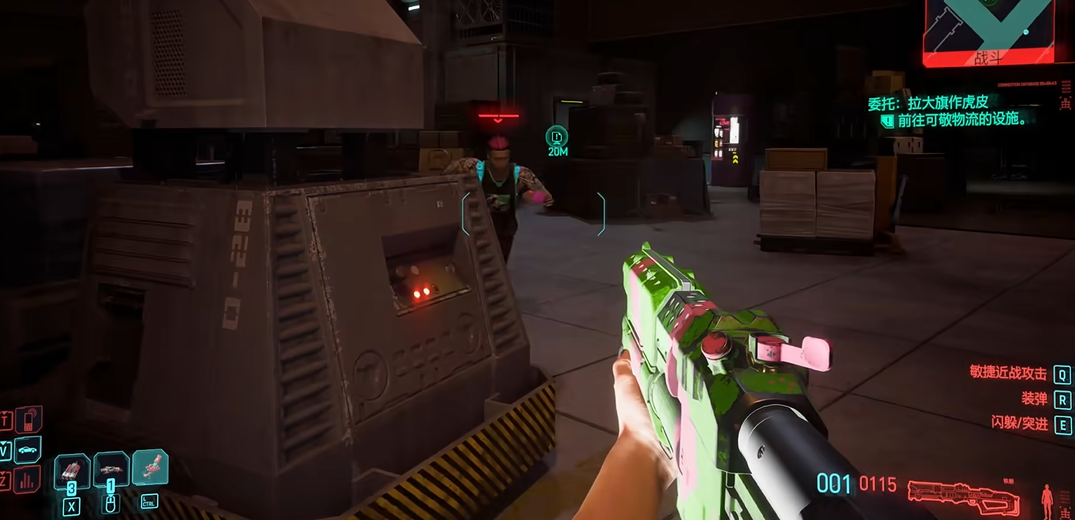Use the inhaler slot showing count 1

click(x=110, y=469)
